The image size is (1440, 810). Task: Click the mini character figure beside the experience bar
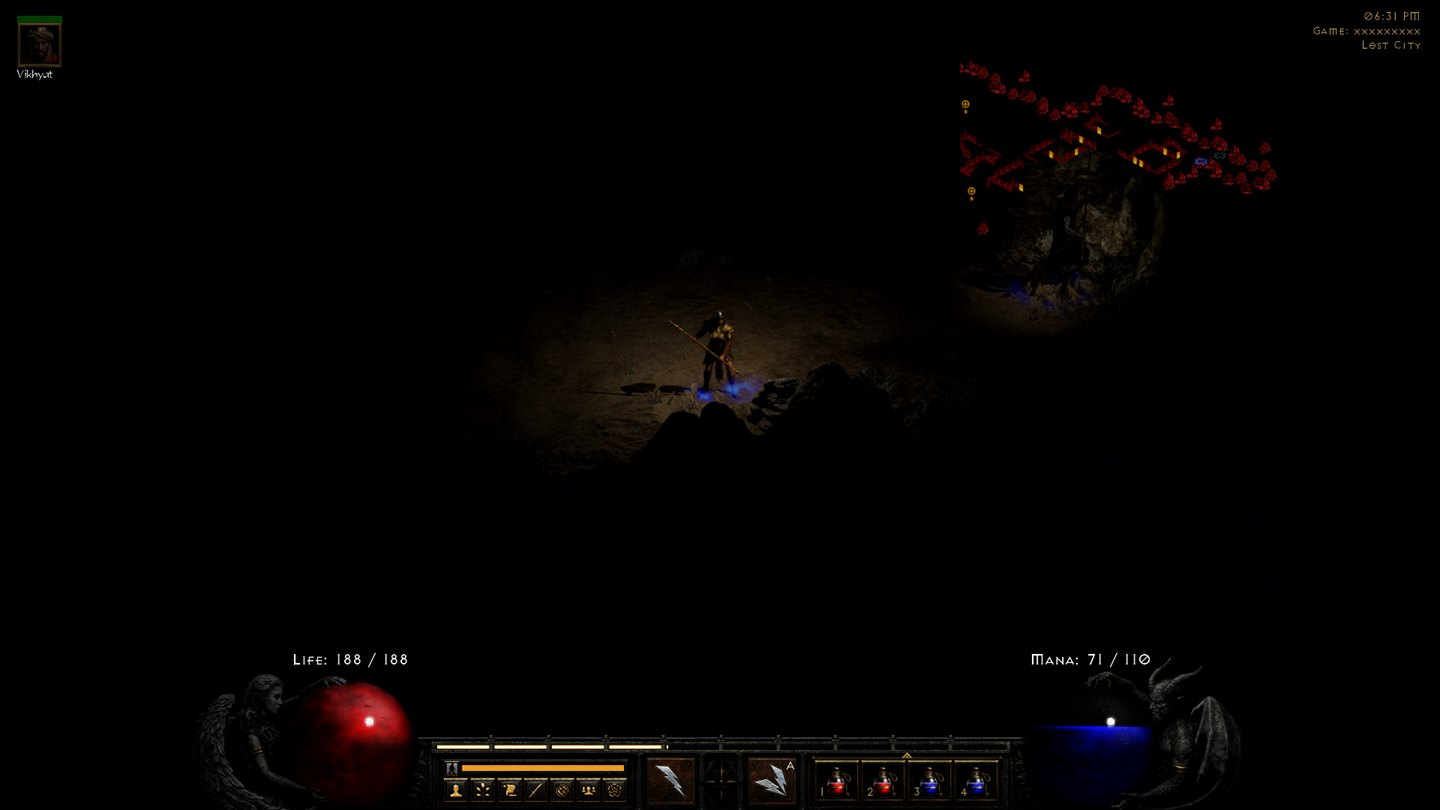pyautogui.click(x=451, y=768)
